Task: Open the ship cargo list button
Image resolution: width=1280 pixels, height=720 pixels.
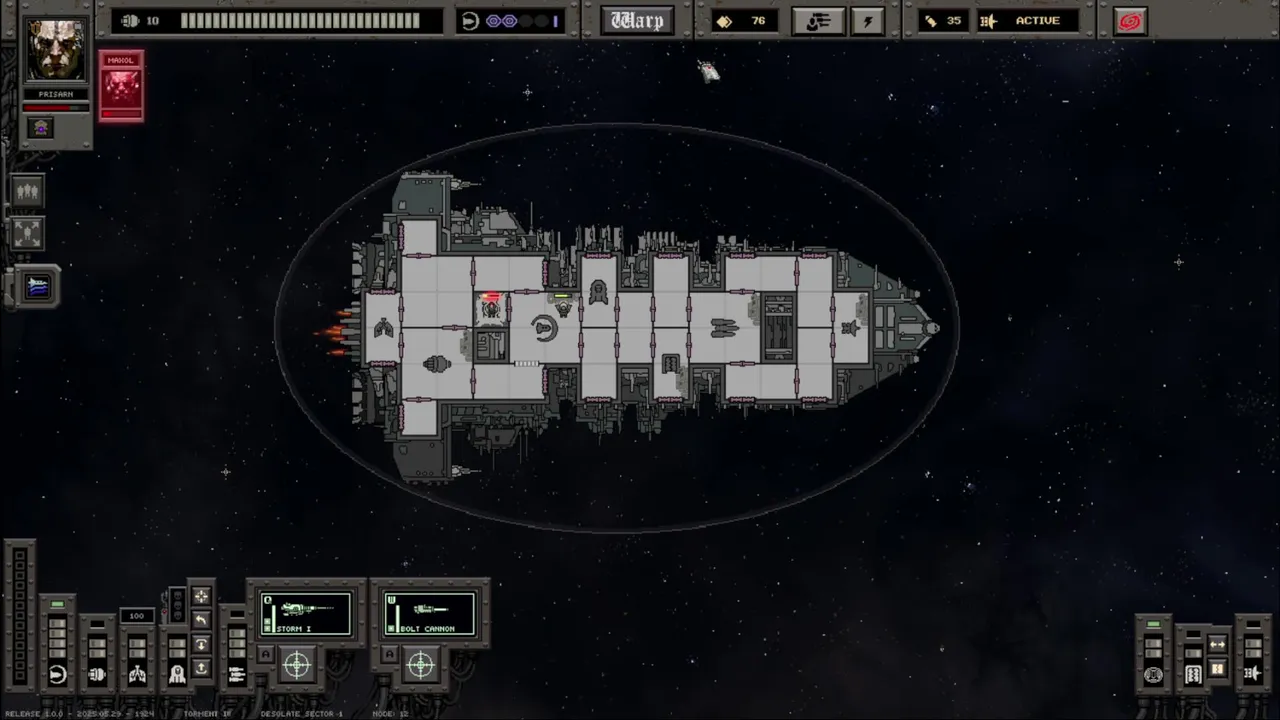Action: click(818, 21)
